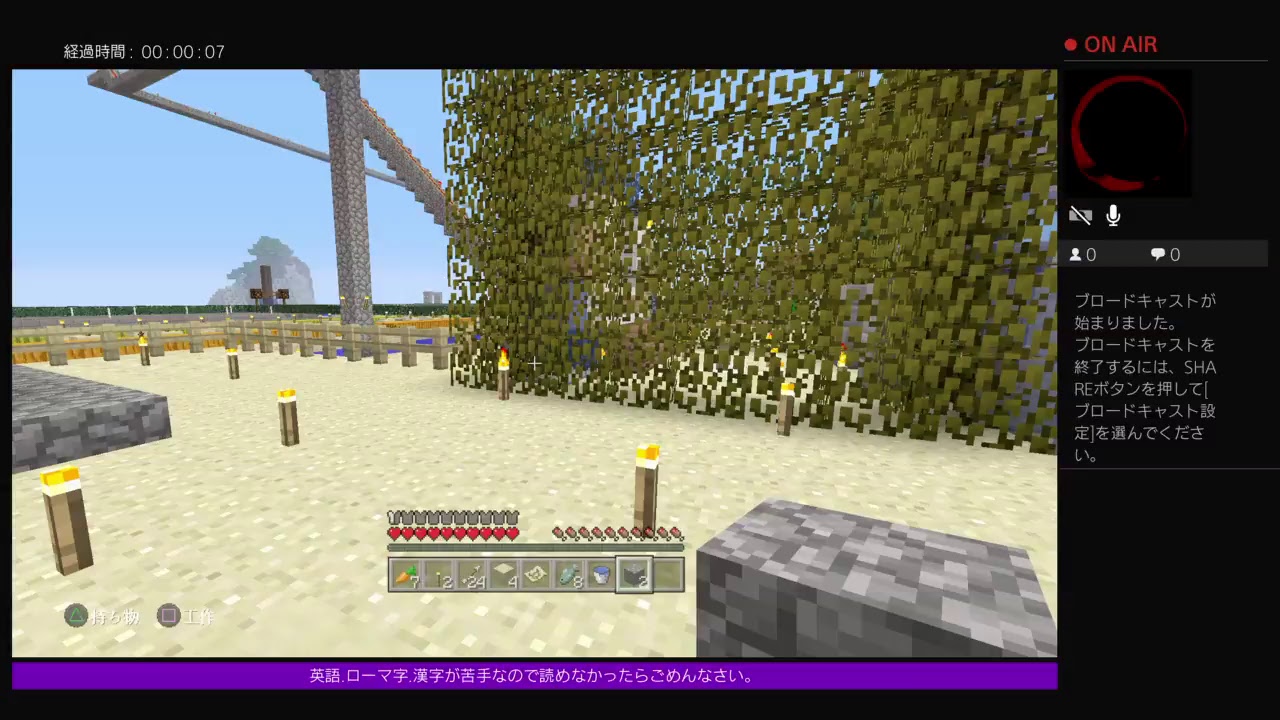Select the highlighted cobblestone hotbar slot
Image resolution: width=1280 pixels, height=720 pixels.
(x=637, y=572)
